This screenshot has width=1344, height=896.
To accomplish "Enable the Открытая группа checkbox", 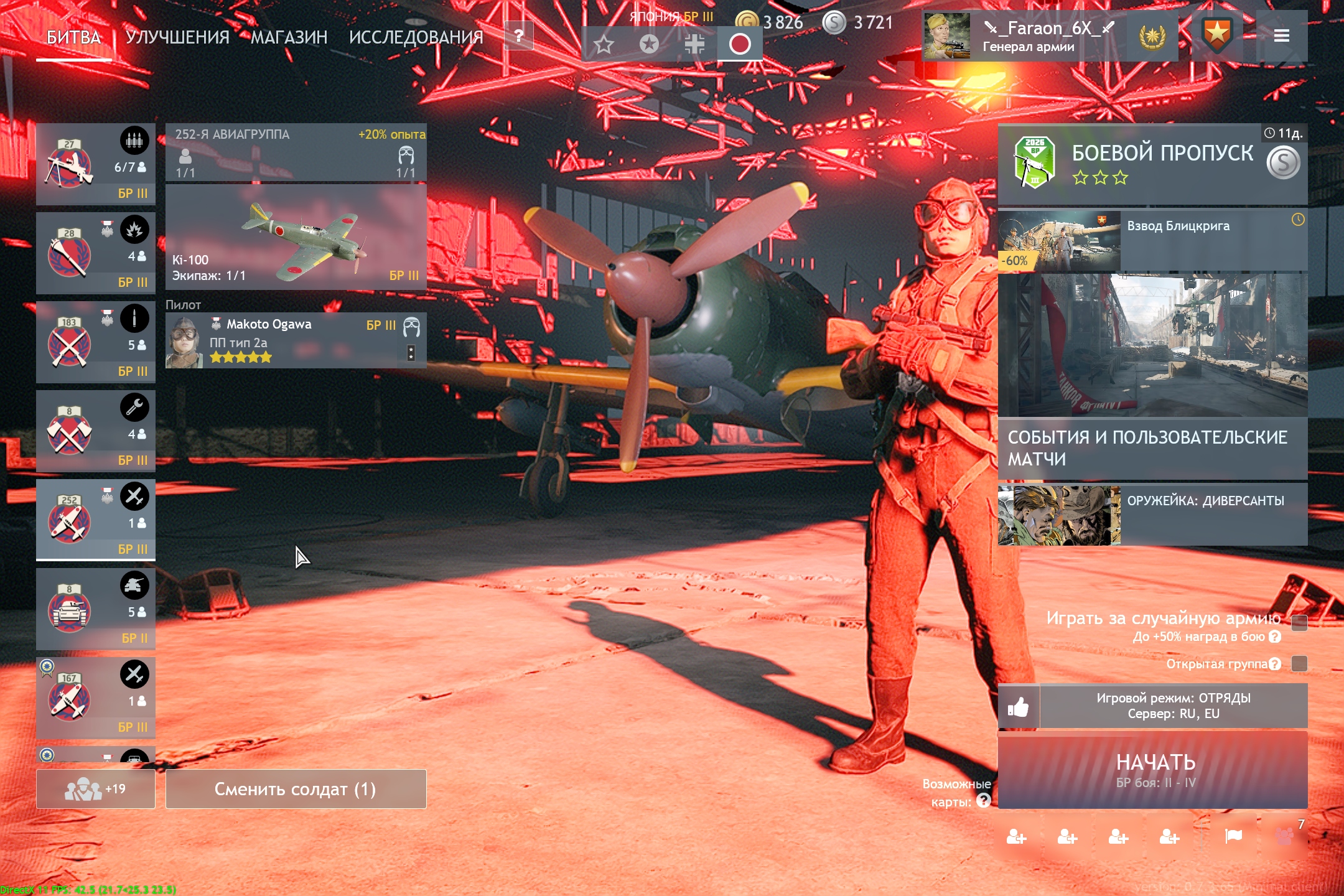I will click(1299, 663).
